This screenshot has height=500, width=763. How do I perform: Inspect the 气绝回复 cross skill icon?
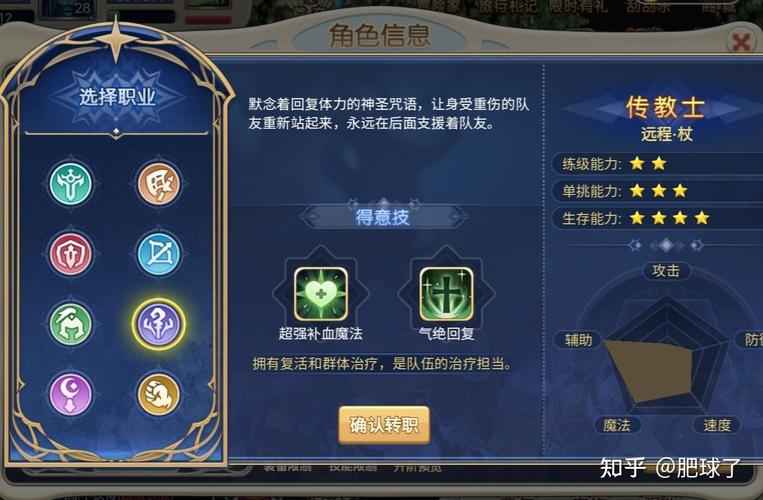[446, 293]
